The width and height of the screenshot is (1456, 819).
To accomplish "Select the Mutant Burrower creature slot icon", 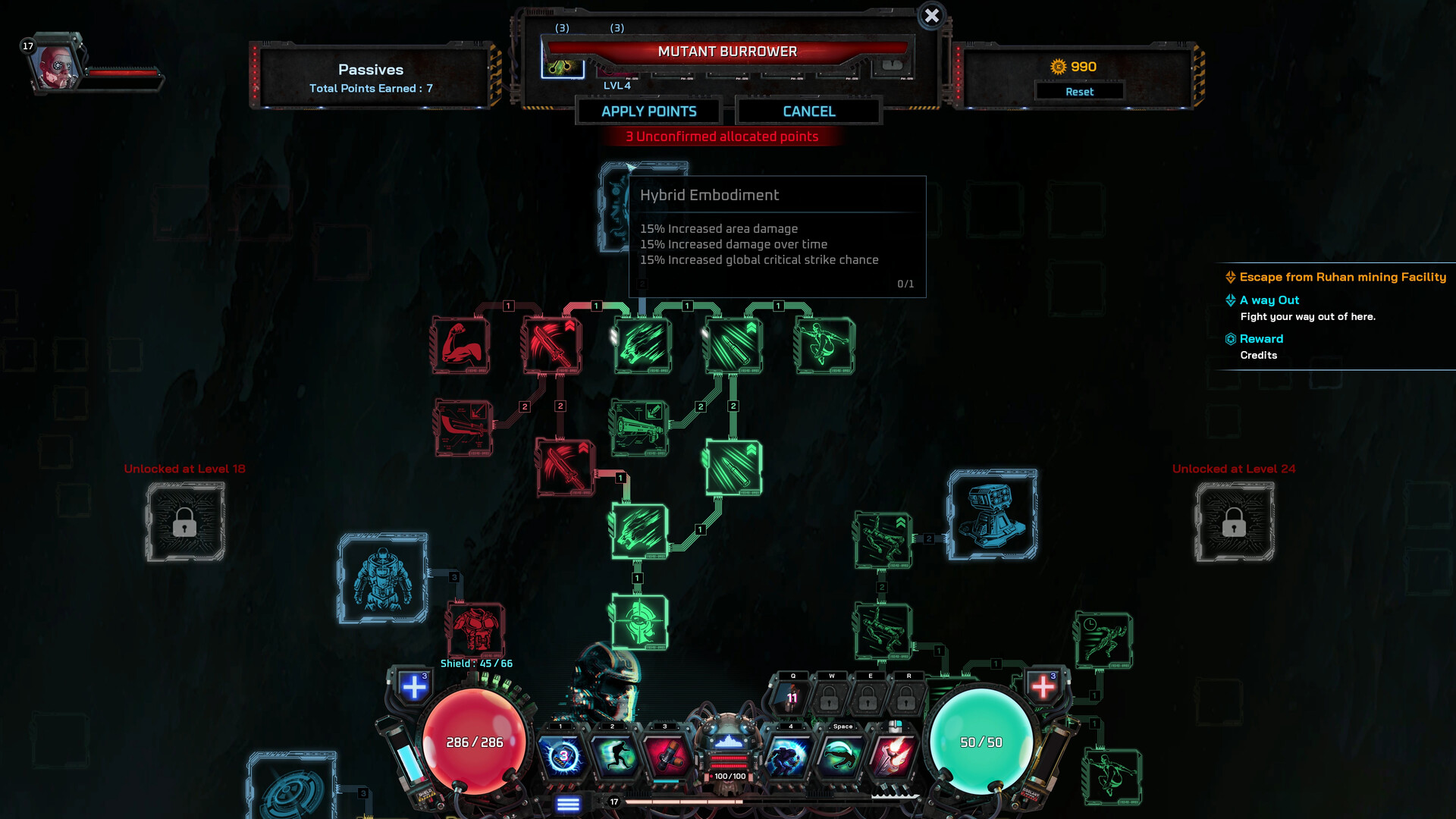I will tap(562, 69).
